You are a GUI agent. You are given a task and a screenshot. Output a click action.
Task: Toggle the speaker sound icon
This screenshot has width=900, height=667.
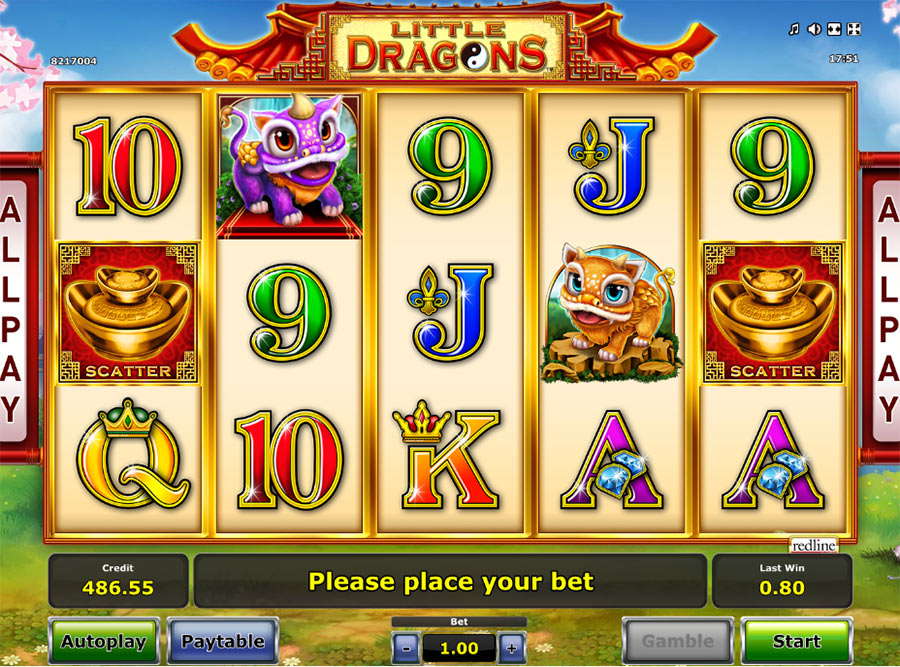tap(814, 29)
